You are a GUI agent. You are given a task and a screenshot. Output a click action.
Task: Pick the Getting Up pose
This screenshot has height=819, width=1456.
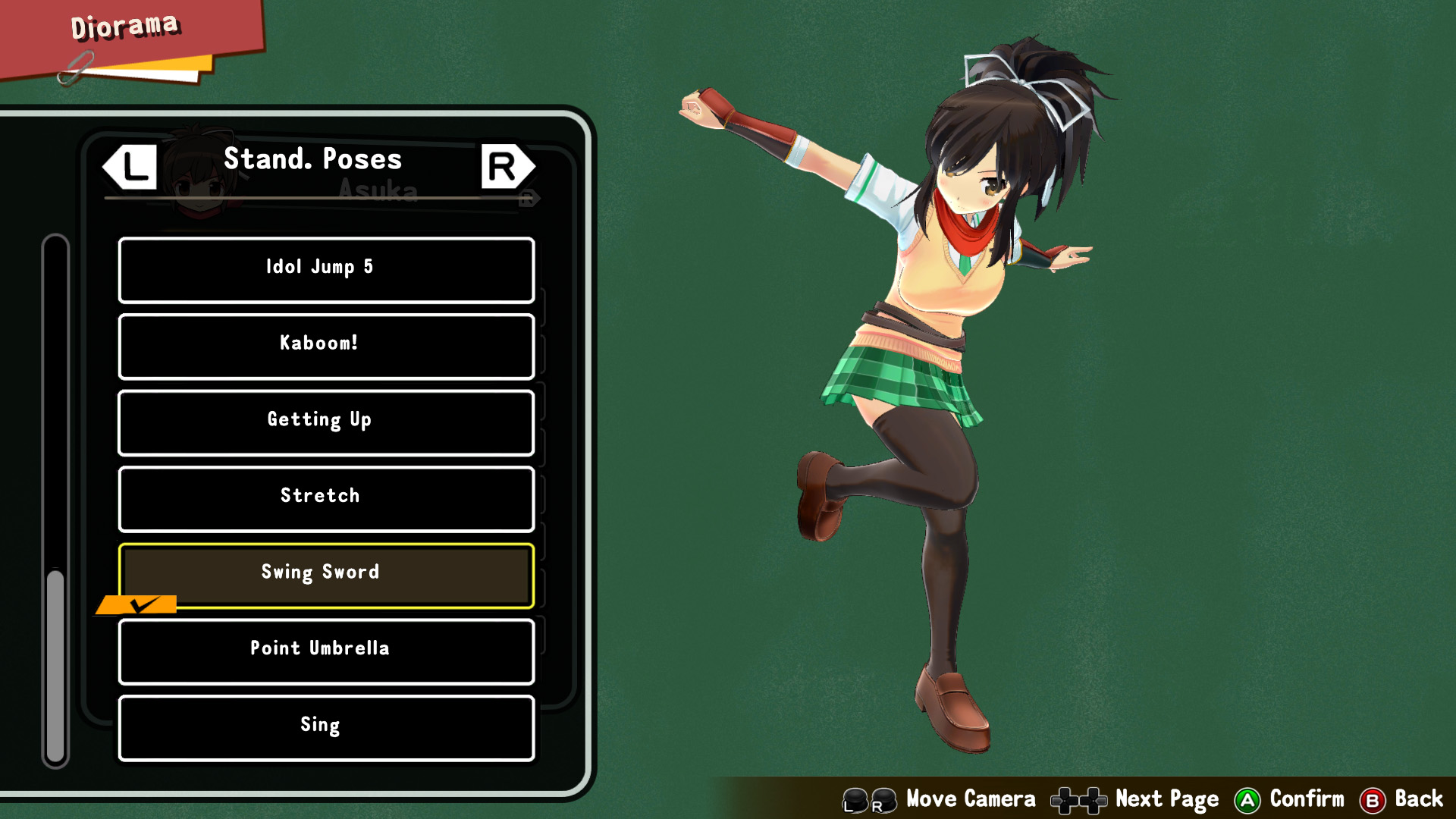tap(326, 422)
